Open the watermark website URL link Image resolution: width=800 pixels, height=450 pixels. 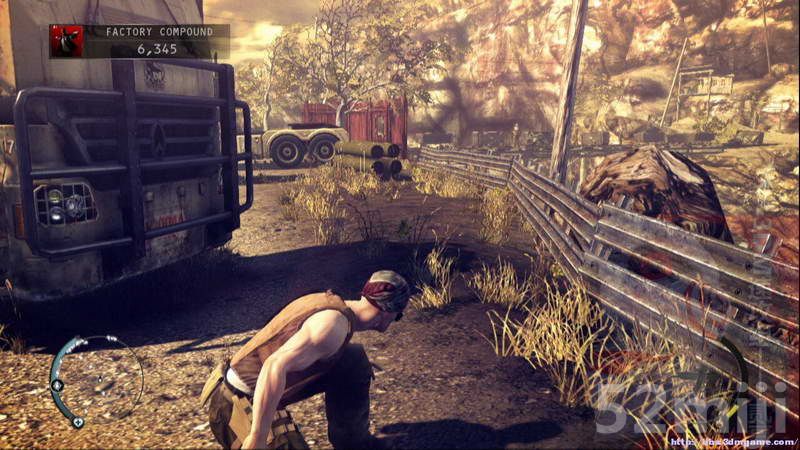pos(731,441)
